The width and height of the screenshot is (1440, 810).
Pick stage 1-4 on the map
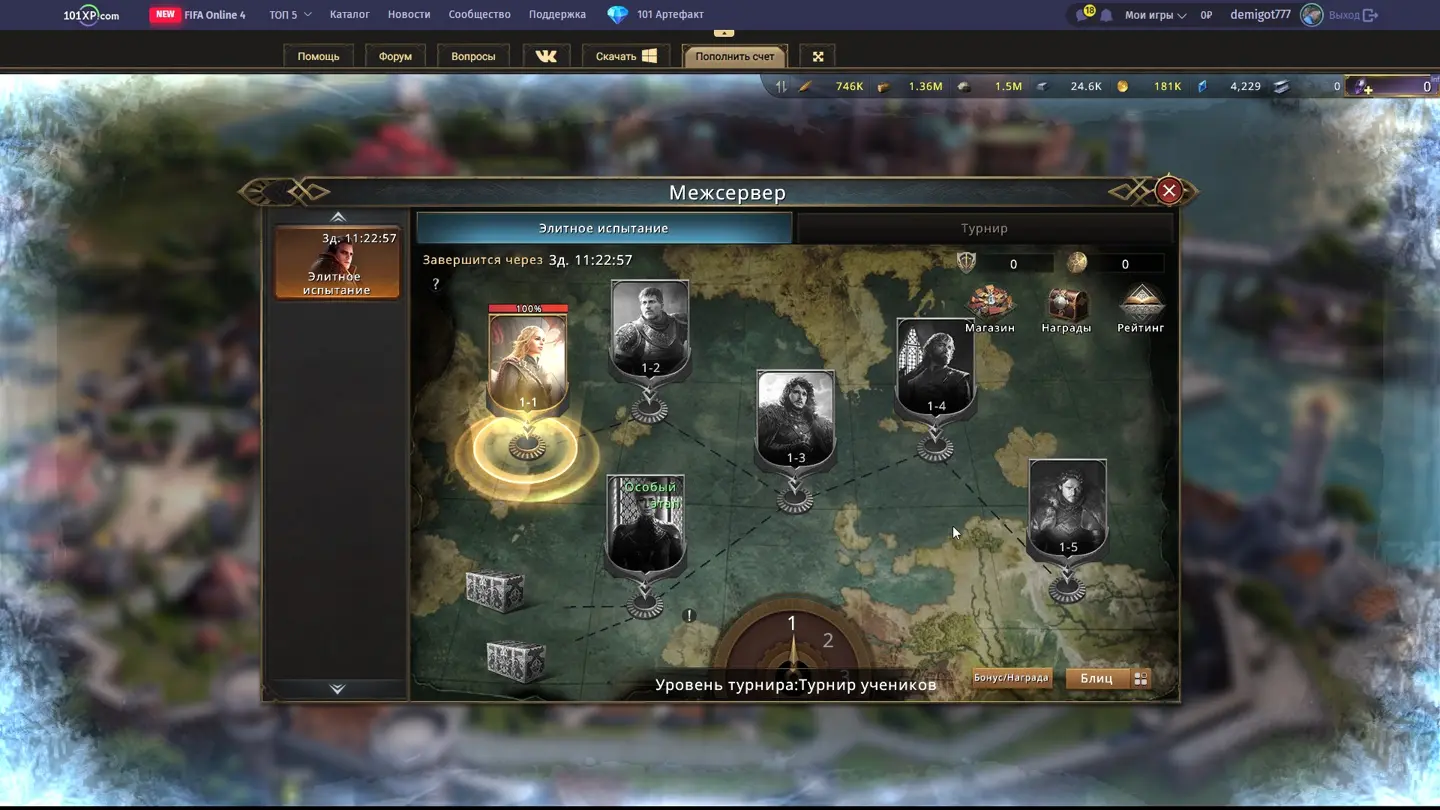pos(935,366)
